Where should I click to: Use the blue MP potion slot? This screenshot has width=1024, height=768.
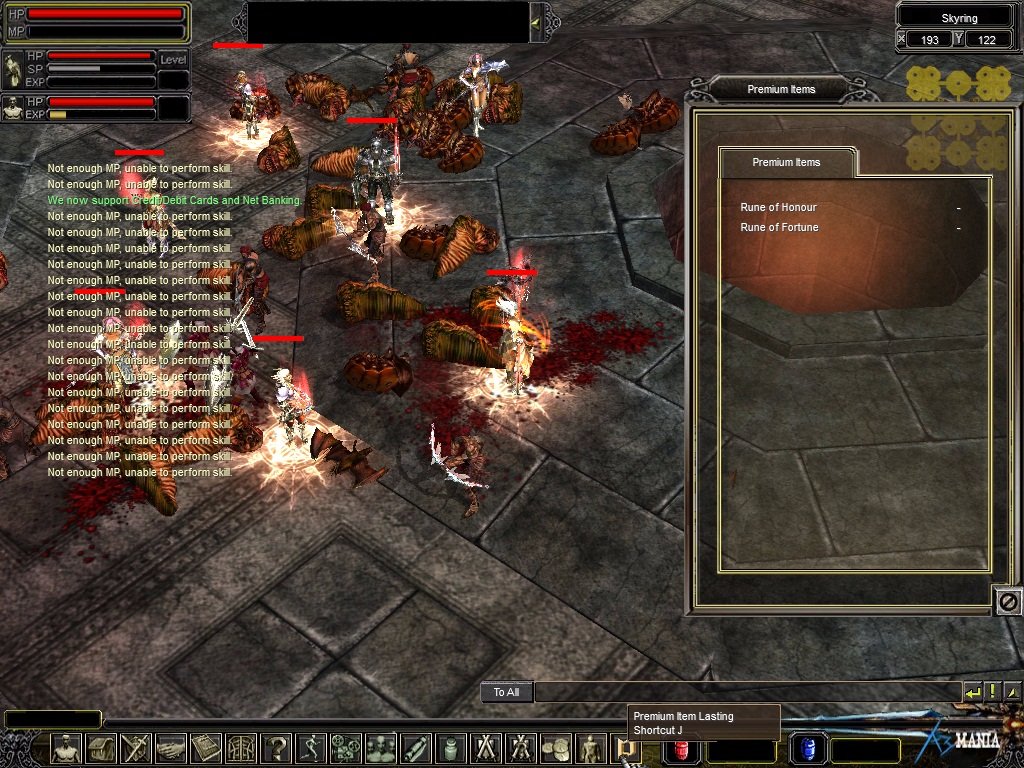tap(807, 749)
